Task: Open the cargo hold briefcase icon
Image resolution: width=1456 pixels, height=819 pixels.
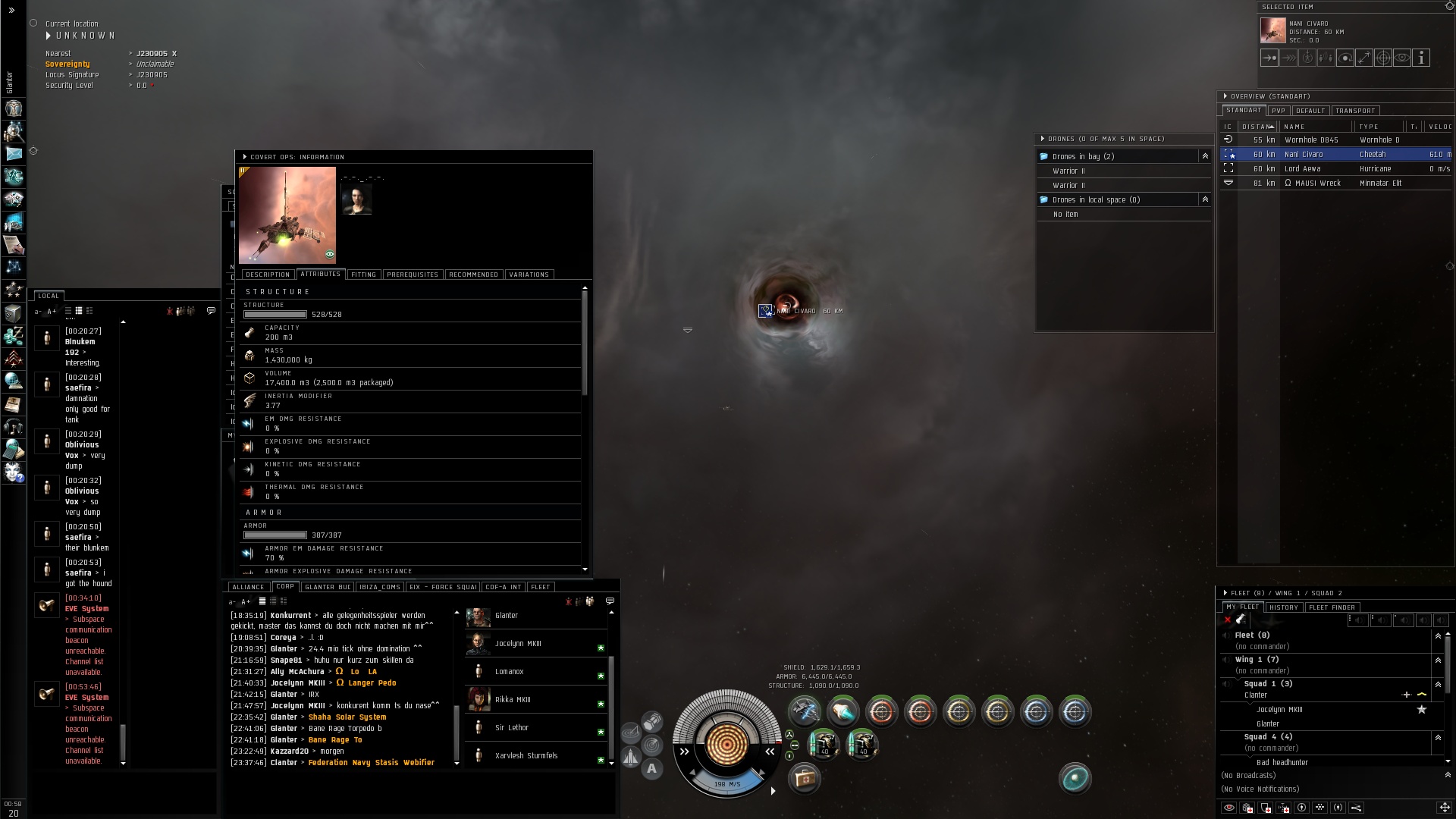Action: [804, 778]
